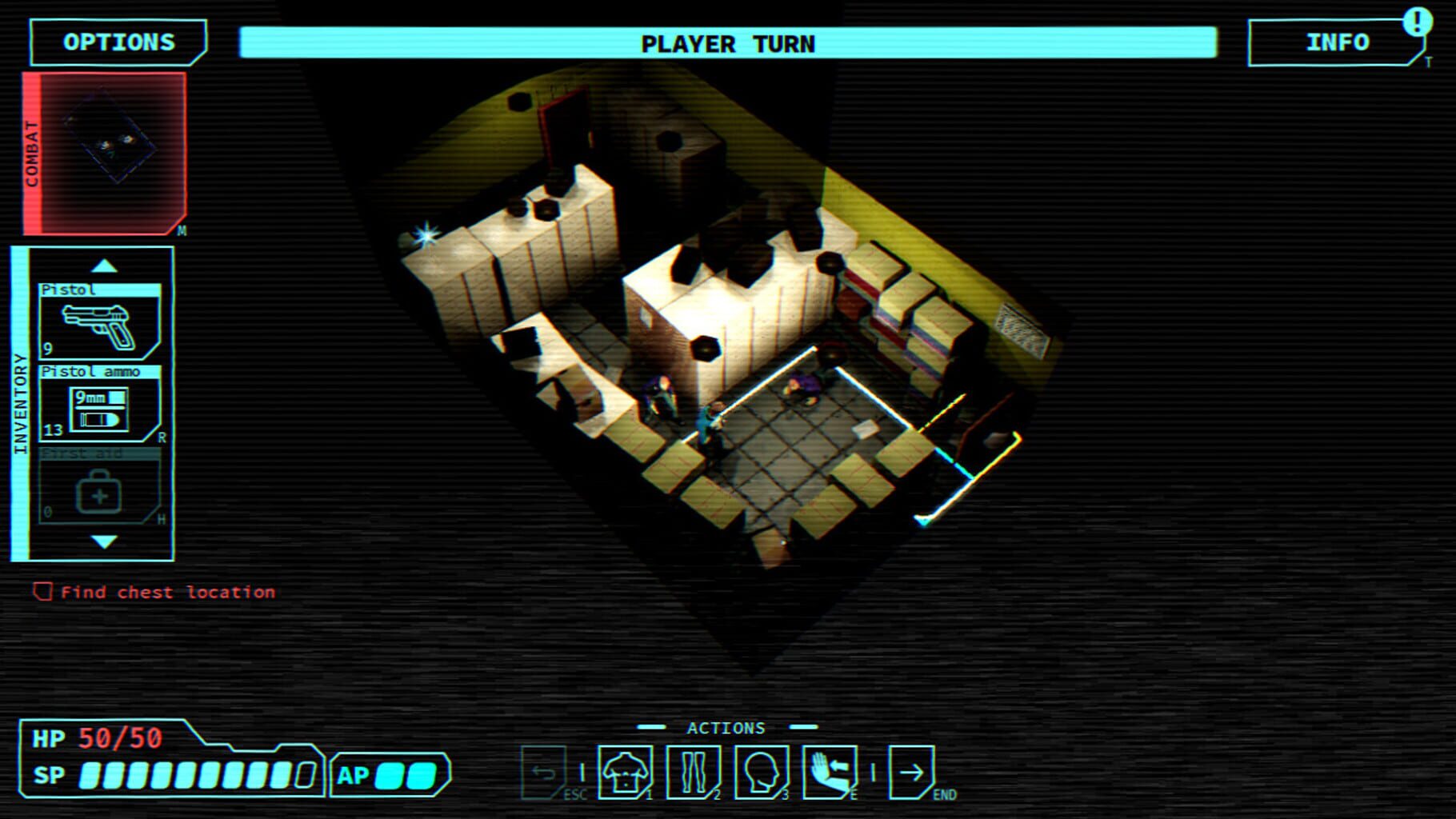The image size is (1456, 819).
Task: Toggle the Find chest location objective checkbox
Action: 42,592
